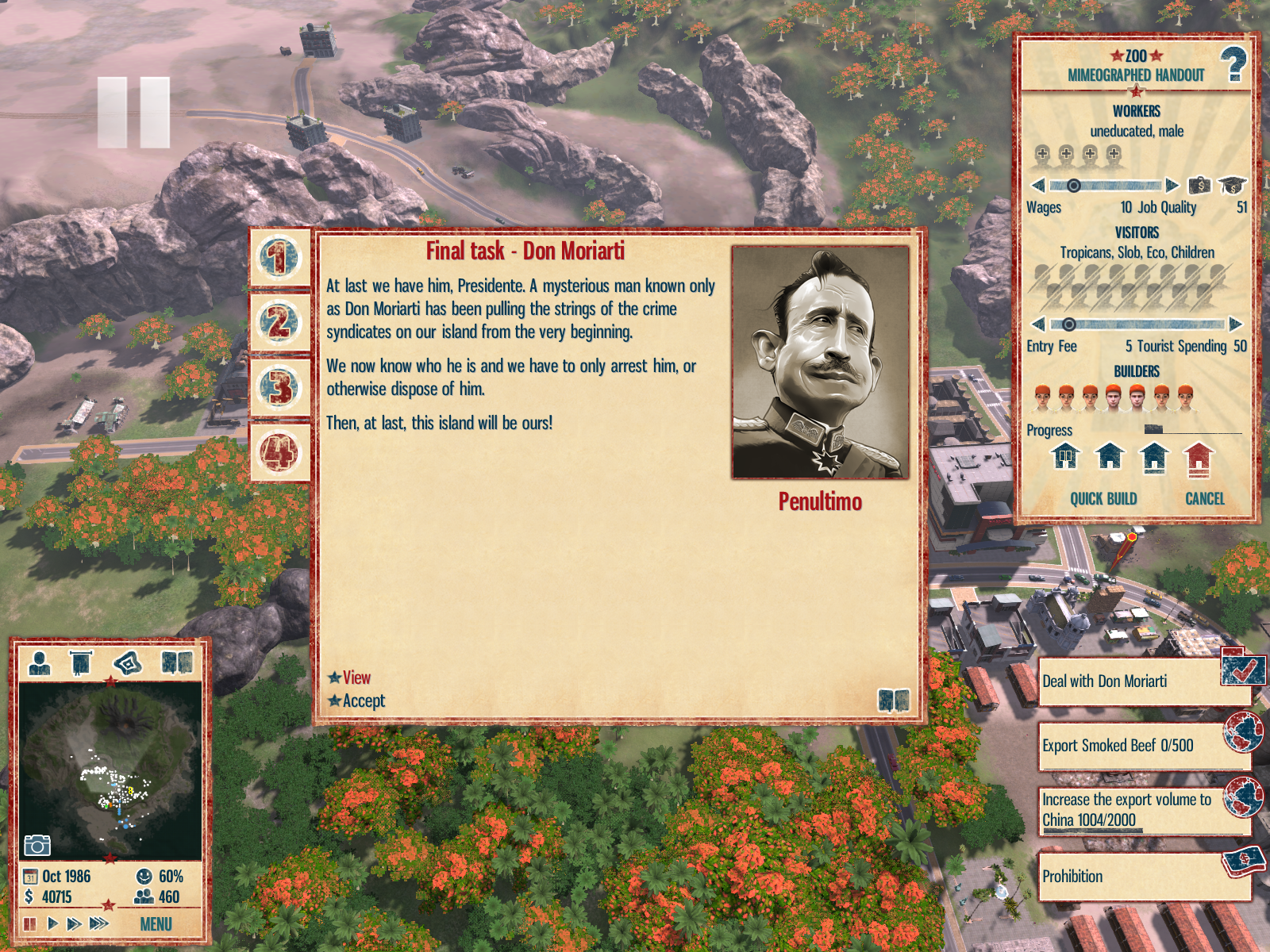Image resolution: width=1270 pixels, height=952 pixels.
Task: Open the Zoo help question mark
Action: tap(1233, 65)
